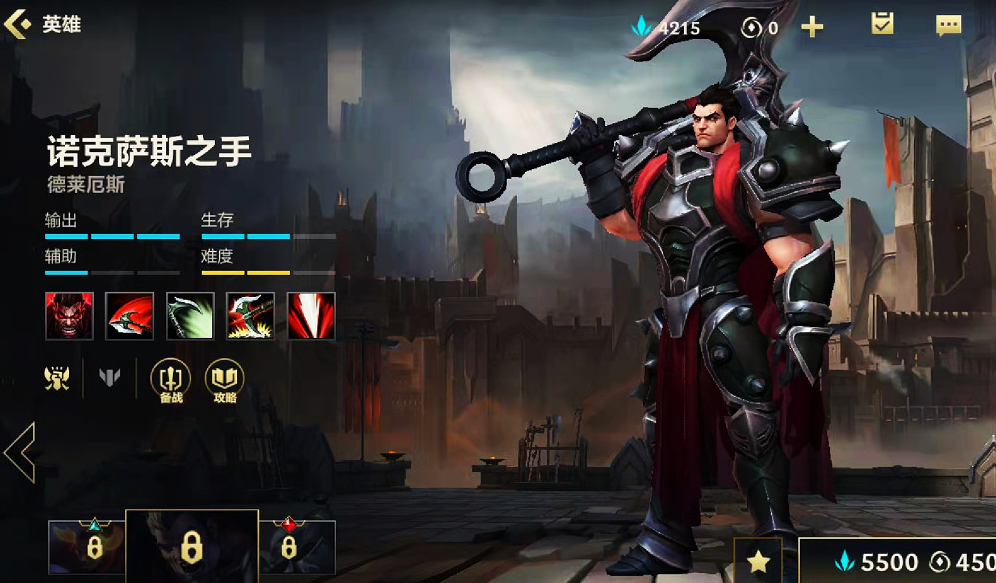The width and height of the screenshot is (996, 583).
Task: Open the 备战 loadout button
Action: [170, 380]
